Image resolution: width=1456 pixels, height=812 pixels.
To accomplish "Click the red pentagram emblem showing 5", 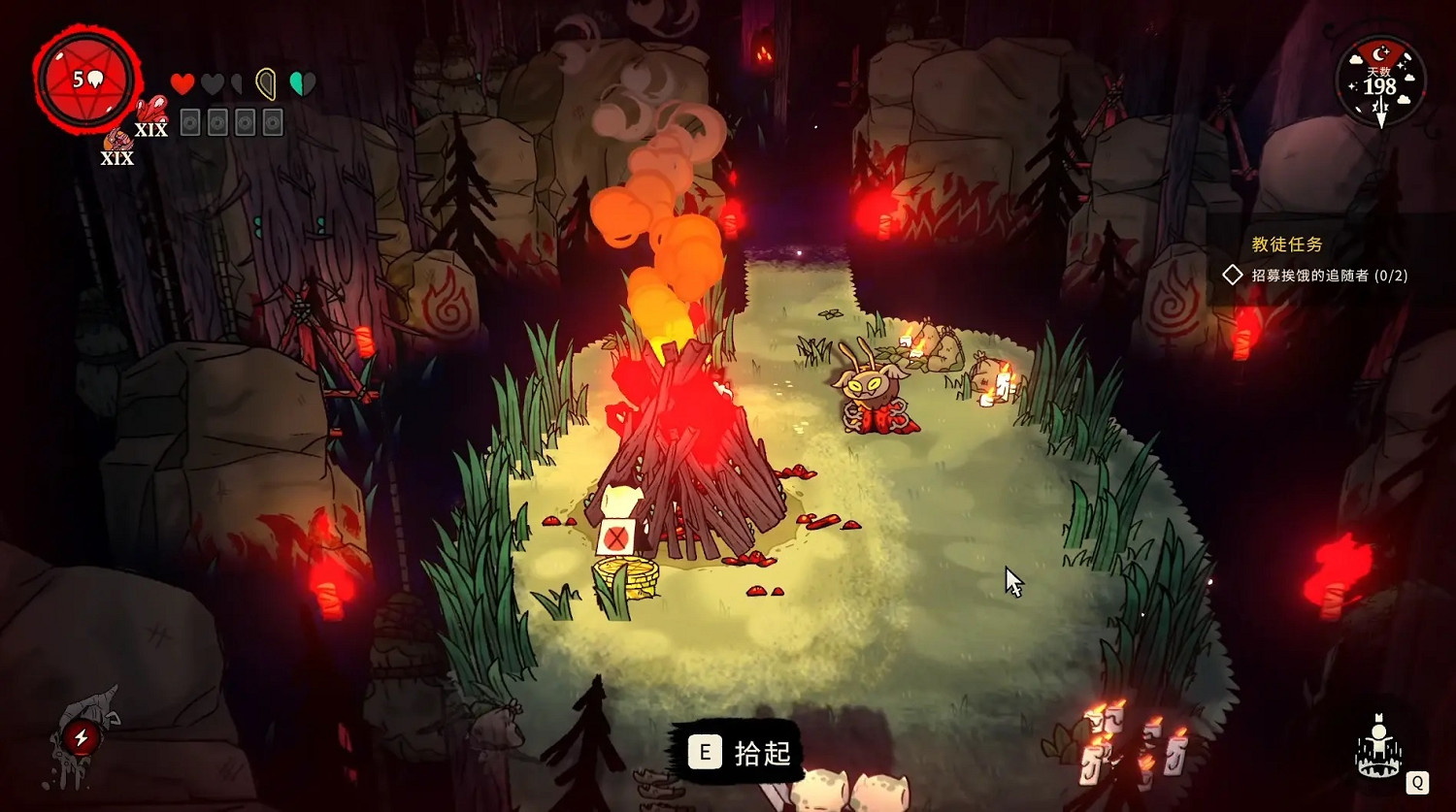I will (87, 81).
